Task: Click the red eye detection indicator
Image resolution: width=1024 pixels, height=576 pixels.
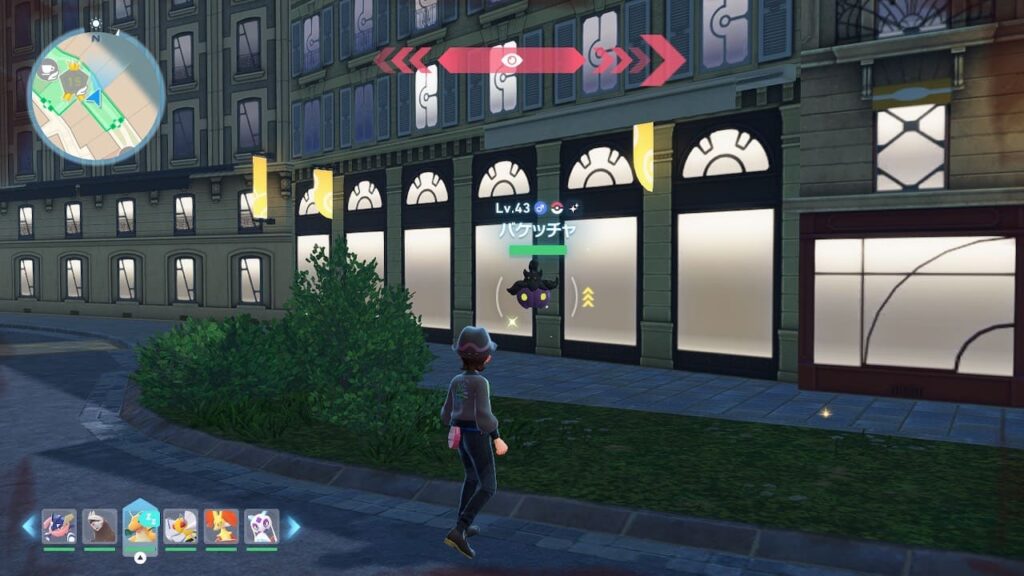Action: [x=511, y=60]
